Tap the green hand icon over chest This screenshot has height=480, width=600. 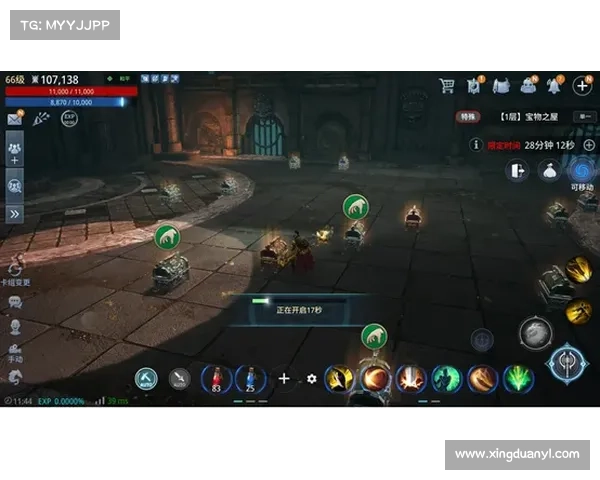[166, 237]
